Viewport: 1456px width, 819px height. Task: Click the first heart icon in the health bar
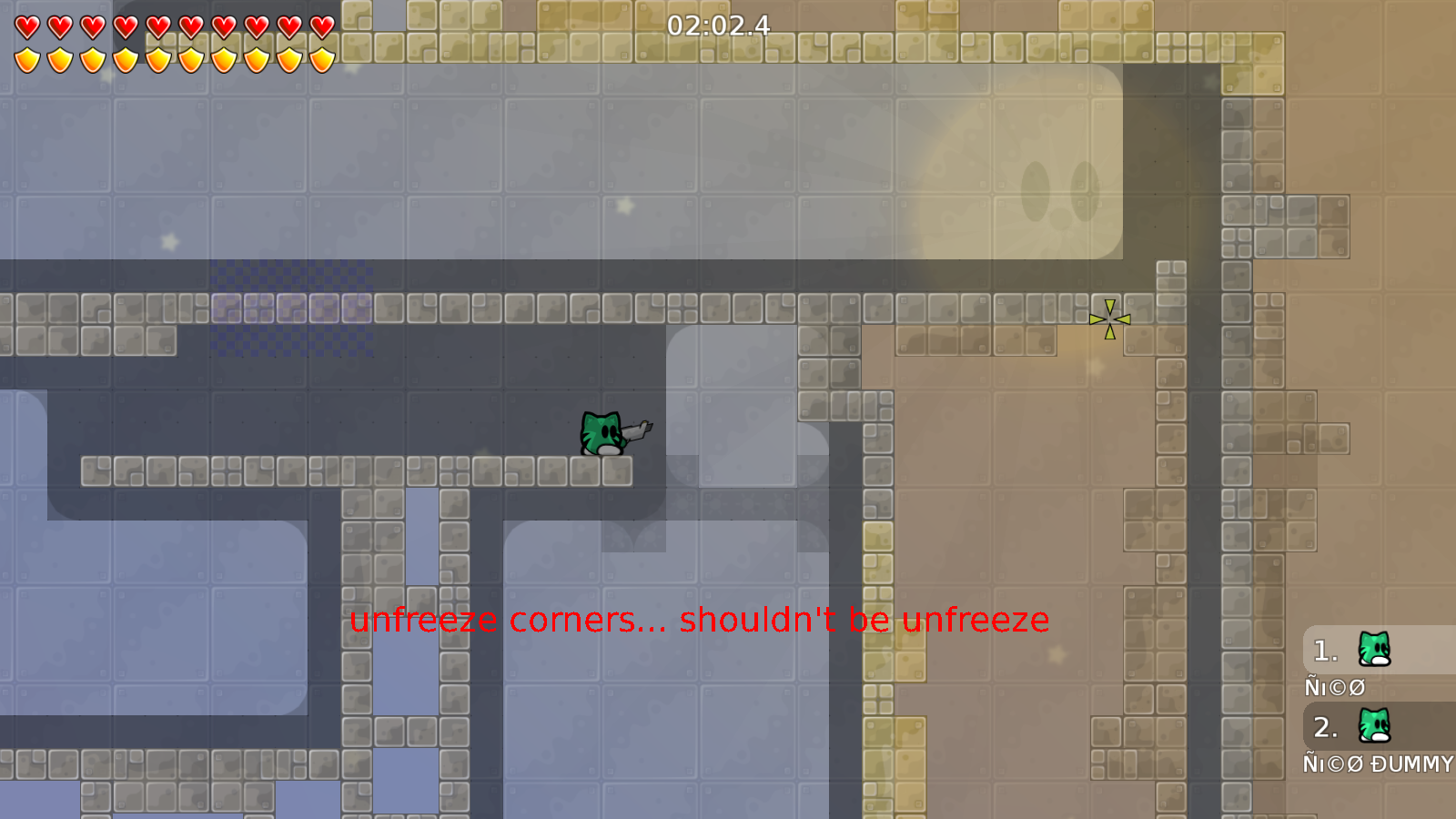tap(25, 27)
